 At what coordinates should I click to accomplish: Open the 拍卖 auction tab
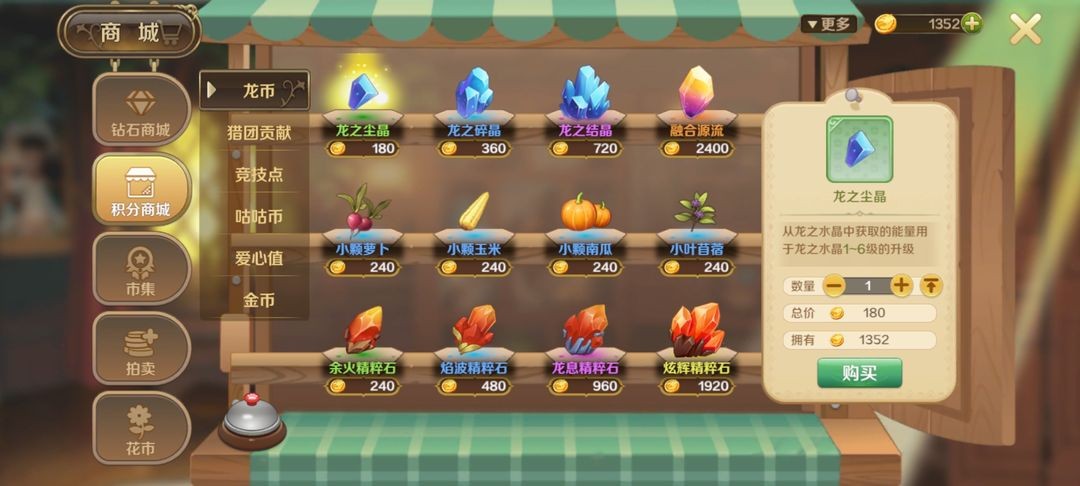pos(141,349)
